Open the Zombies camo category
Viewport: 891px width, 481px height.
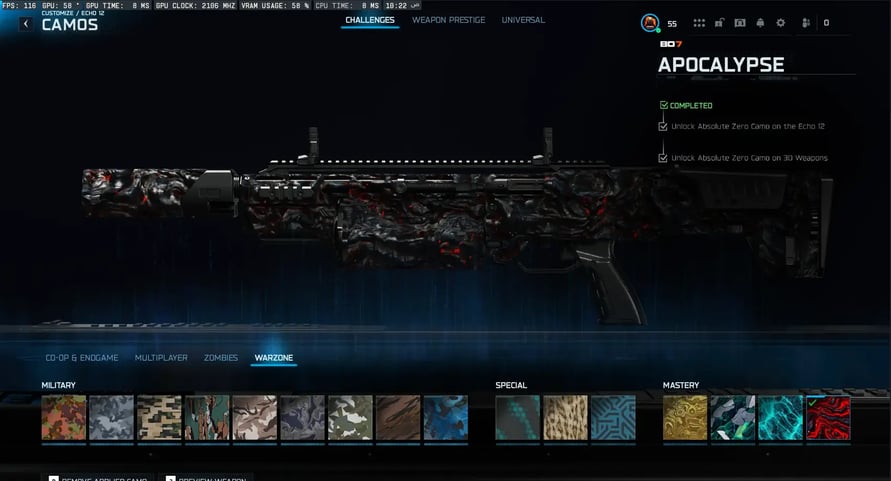[x=221, y=357]
